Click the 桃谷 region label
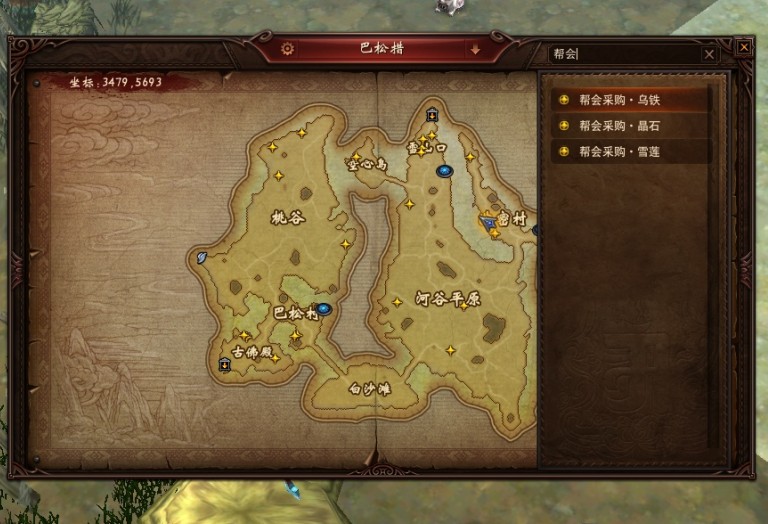Viewport: 768px width, 524px height. [288, 216]
